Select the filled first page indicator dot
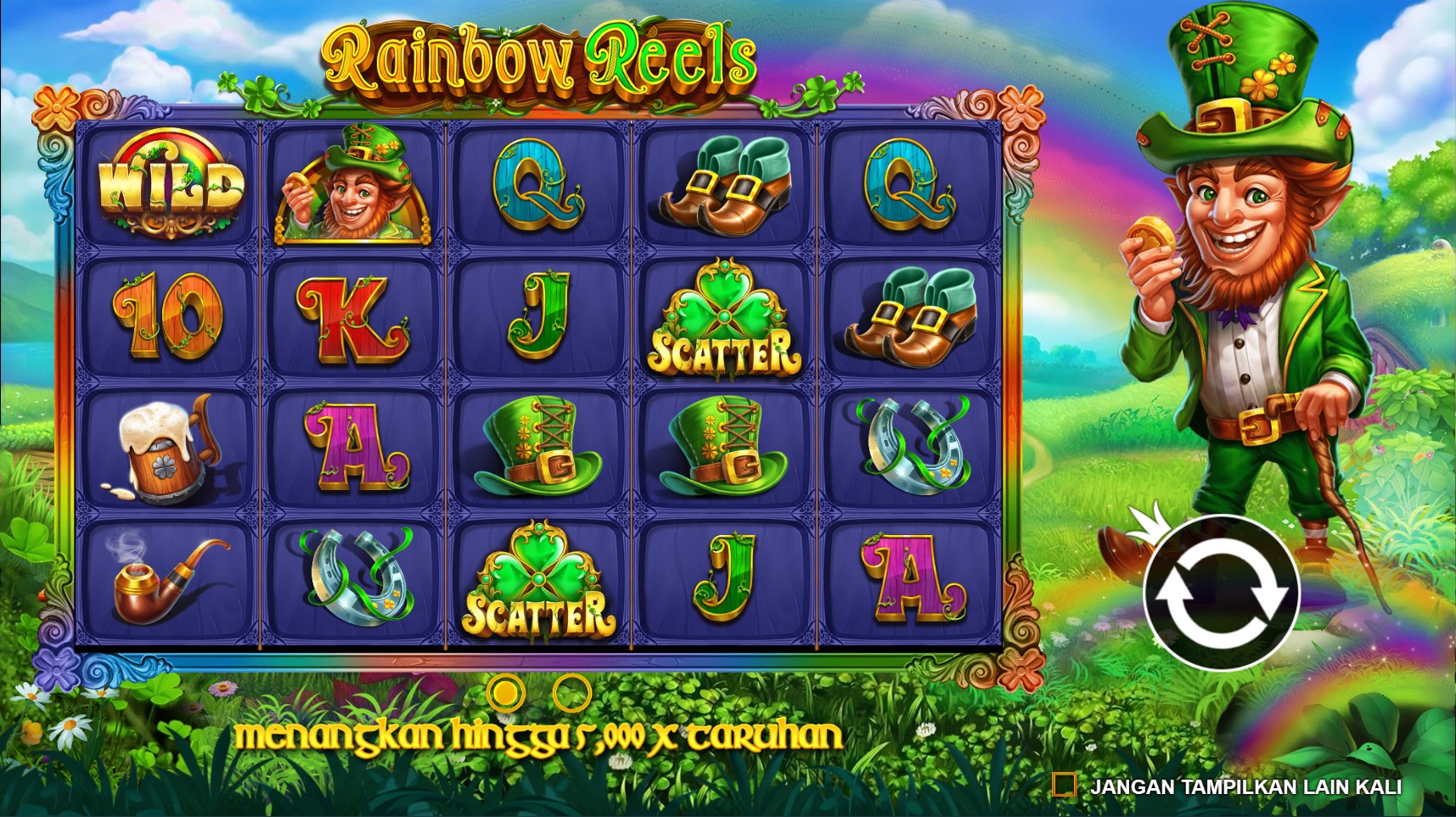Viewport: 1456px width, 817px height. 506,693
